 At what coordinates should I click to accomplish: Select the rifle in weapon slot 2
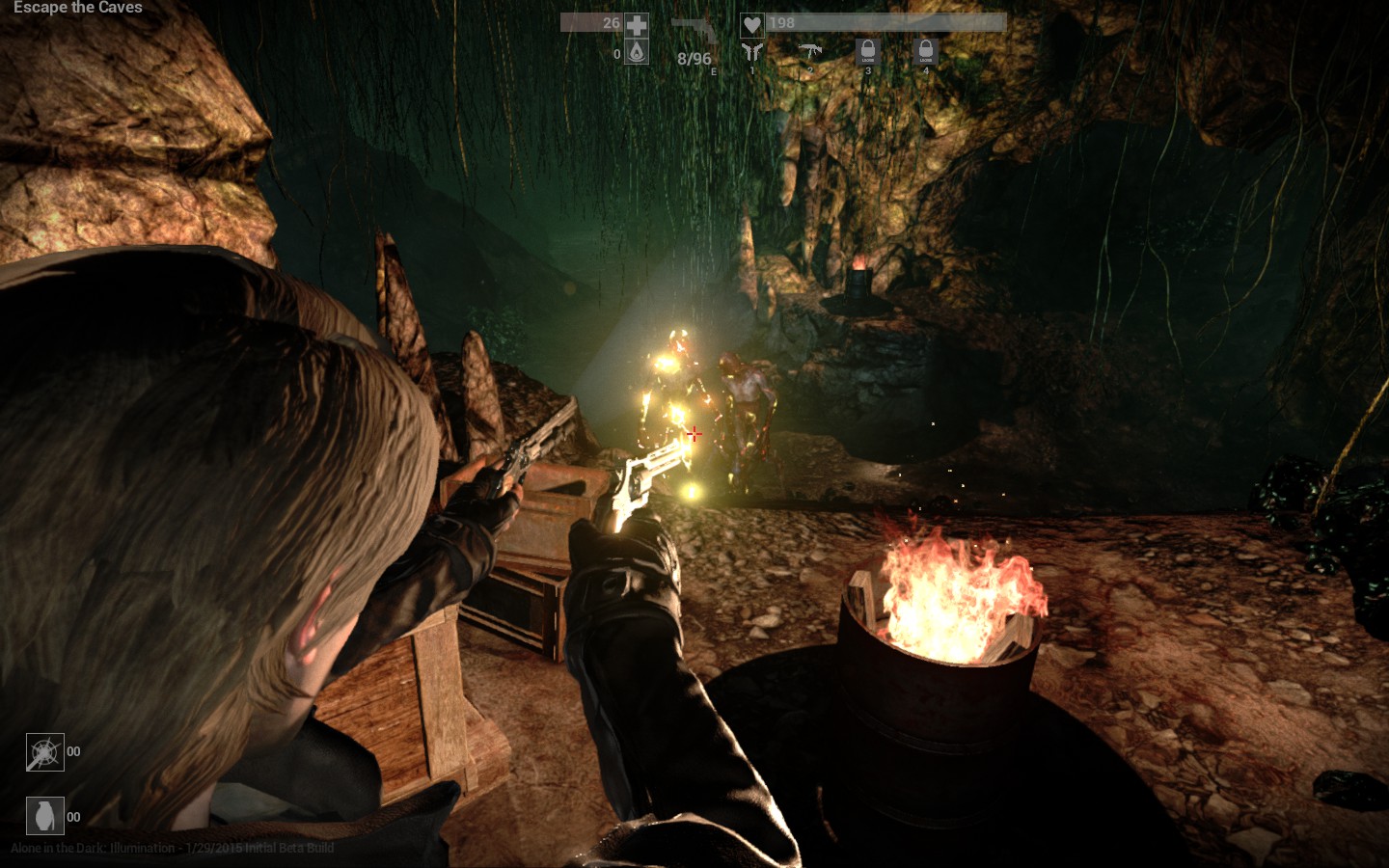click(810, 51)
